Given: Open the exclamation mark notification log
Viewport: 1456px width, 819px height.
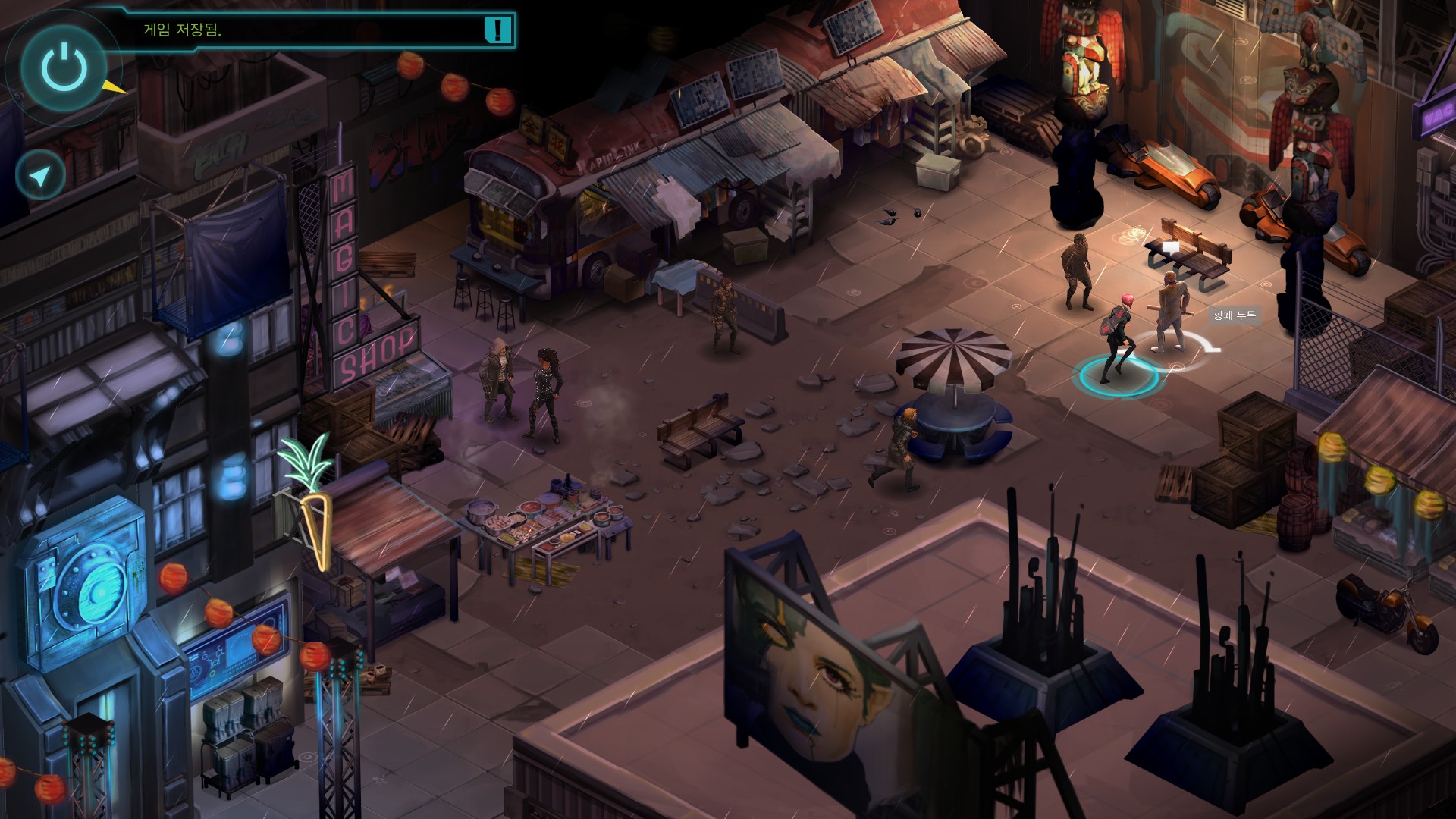Looking at the screenshot, I should pos(497,30).
